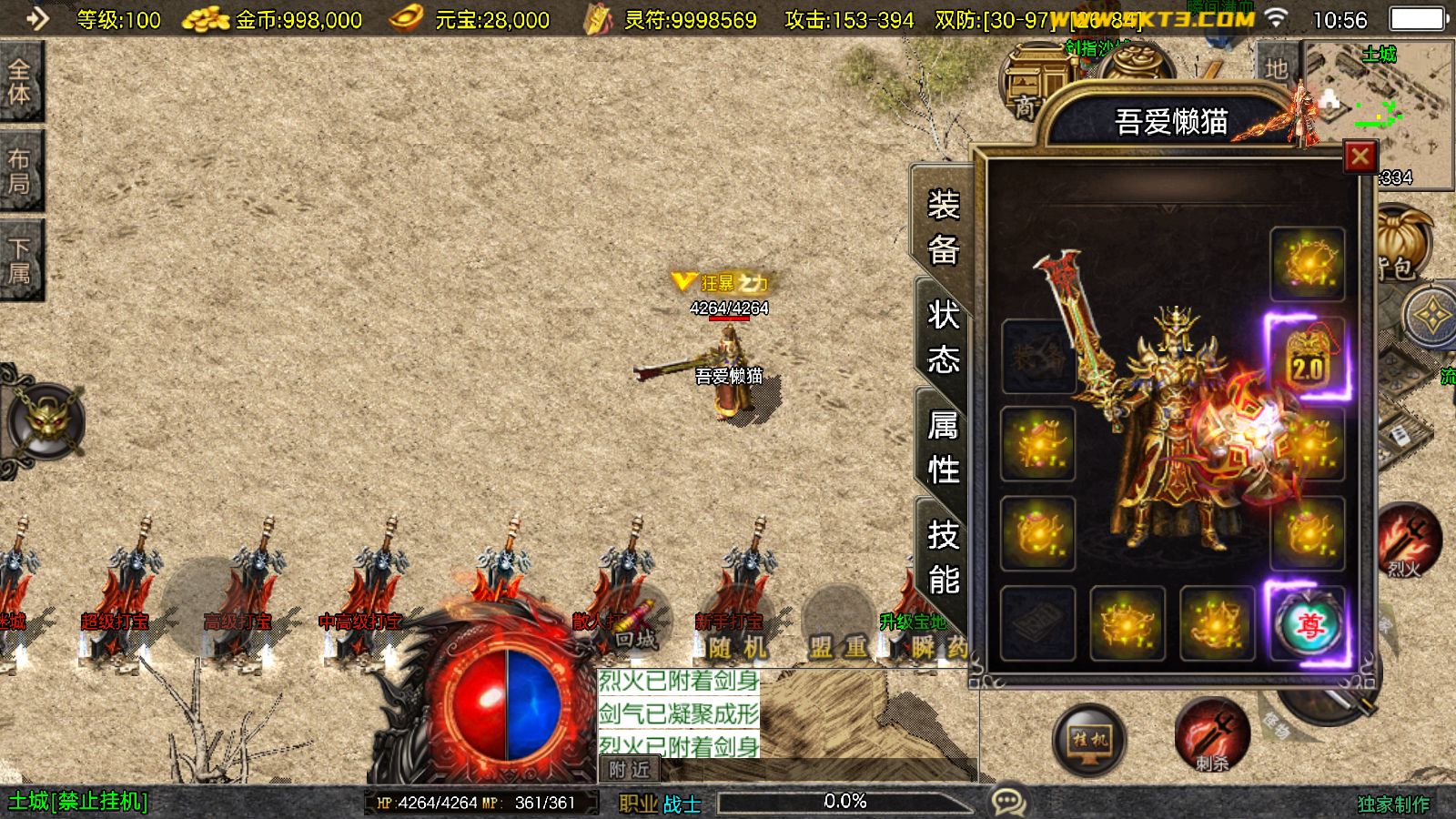1456x819 pixels.
Task: Show the 属性 attributes tab
Action: [x=943, y=448]
